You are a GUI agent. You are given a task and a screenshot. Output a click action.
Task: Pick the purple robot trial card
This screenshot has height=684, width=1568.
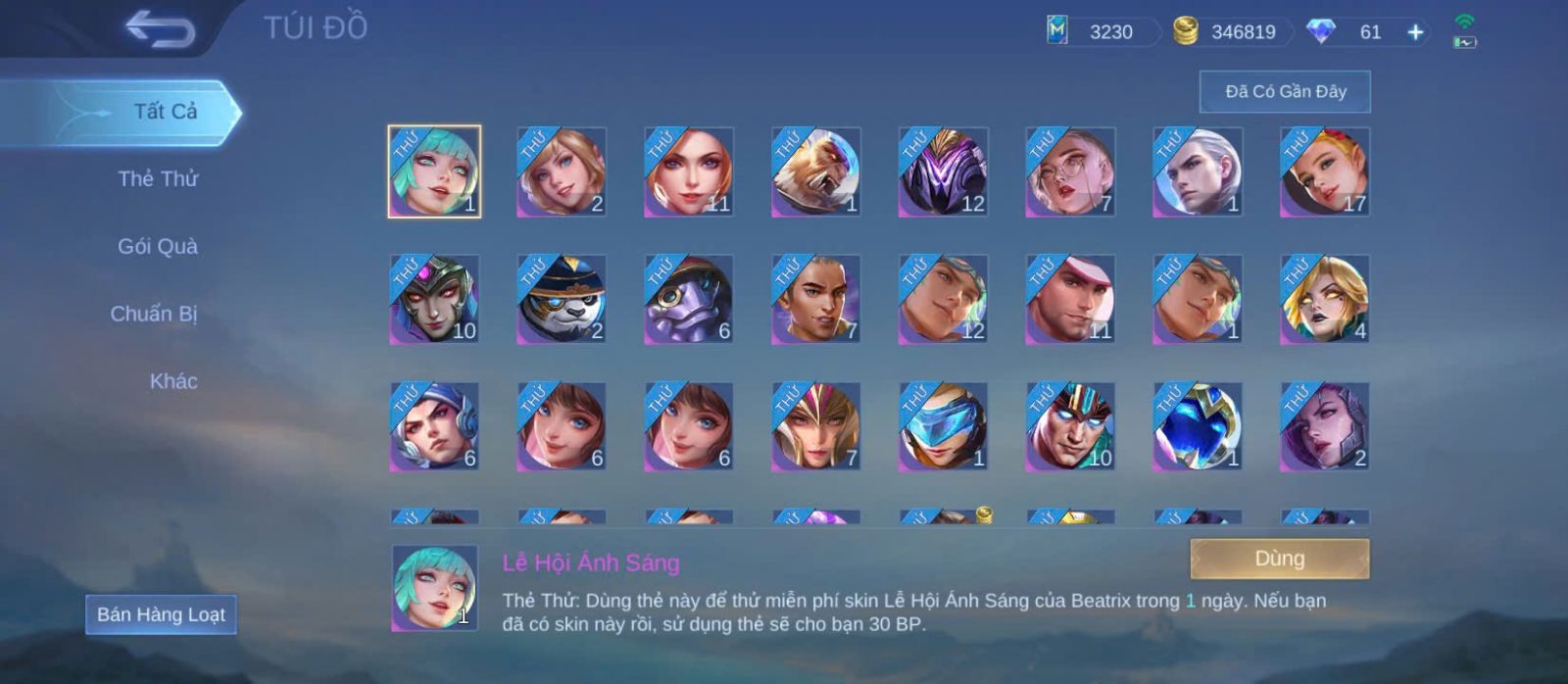tap(688, 299)
